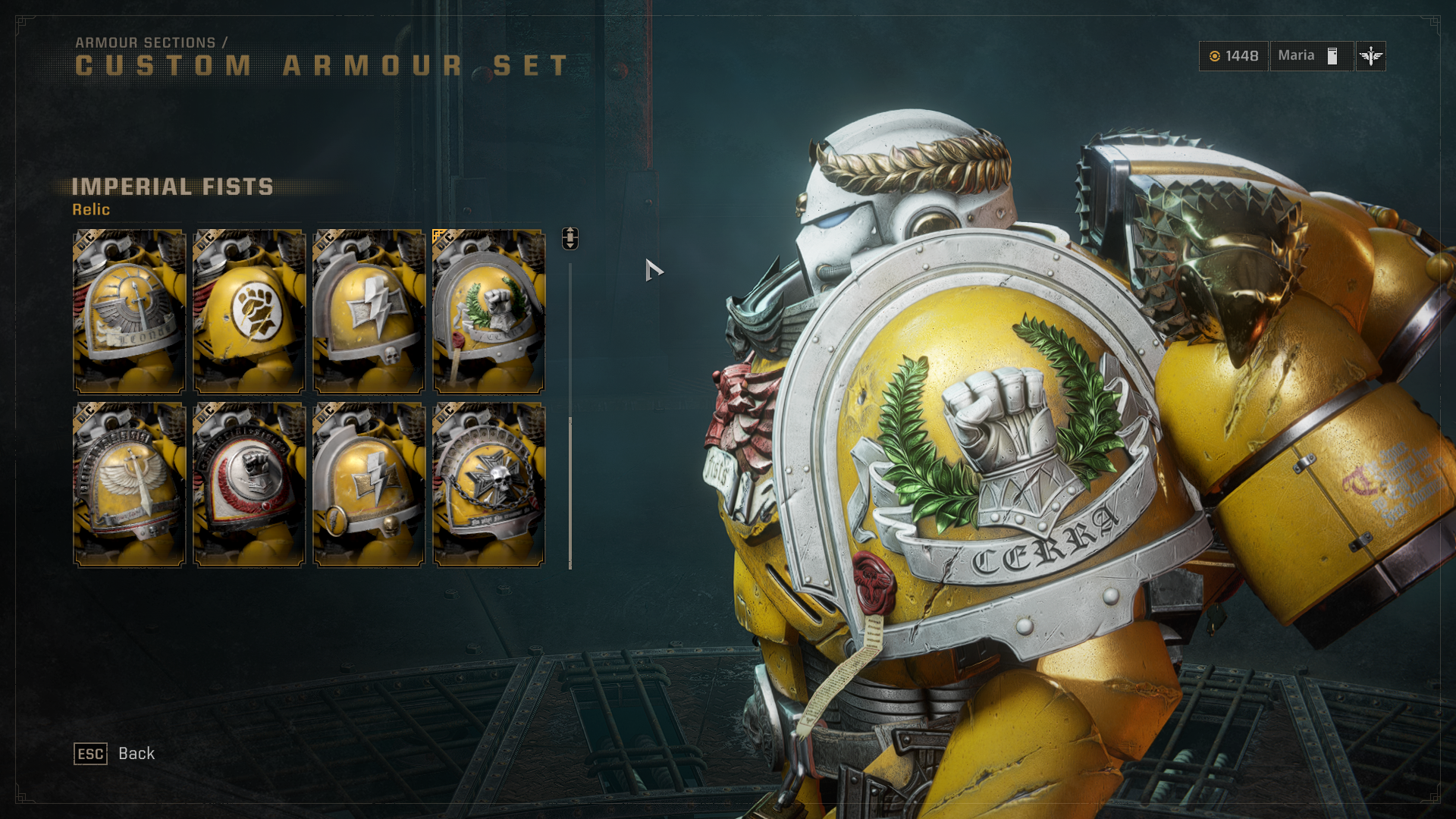Open the Maria player profile
Viewport: 1456px width, 819px height.
[1310, 56]
